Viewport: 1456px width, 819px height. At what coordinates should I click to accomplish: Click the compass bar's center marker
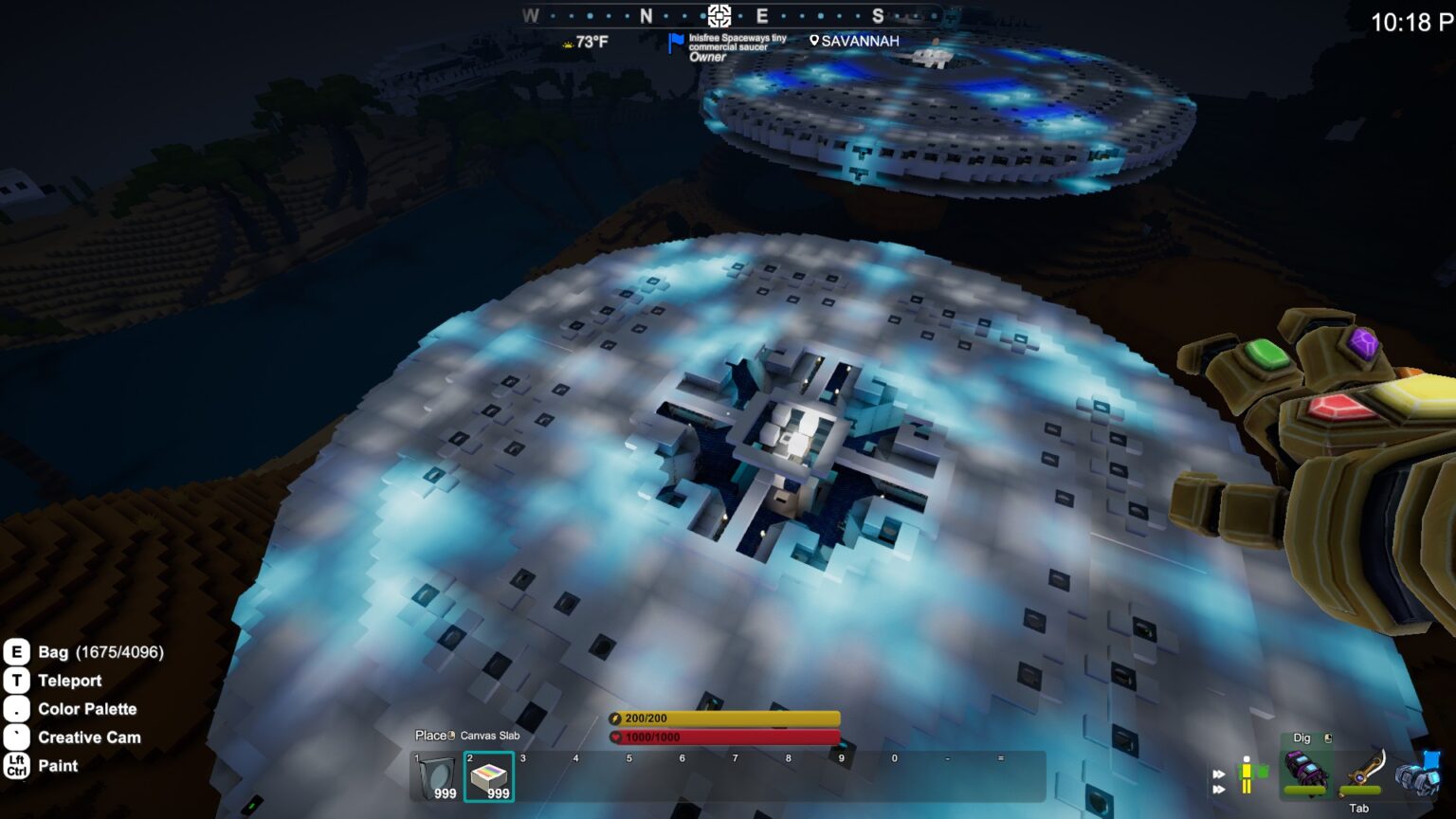point(719,15)
